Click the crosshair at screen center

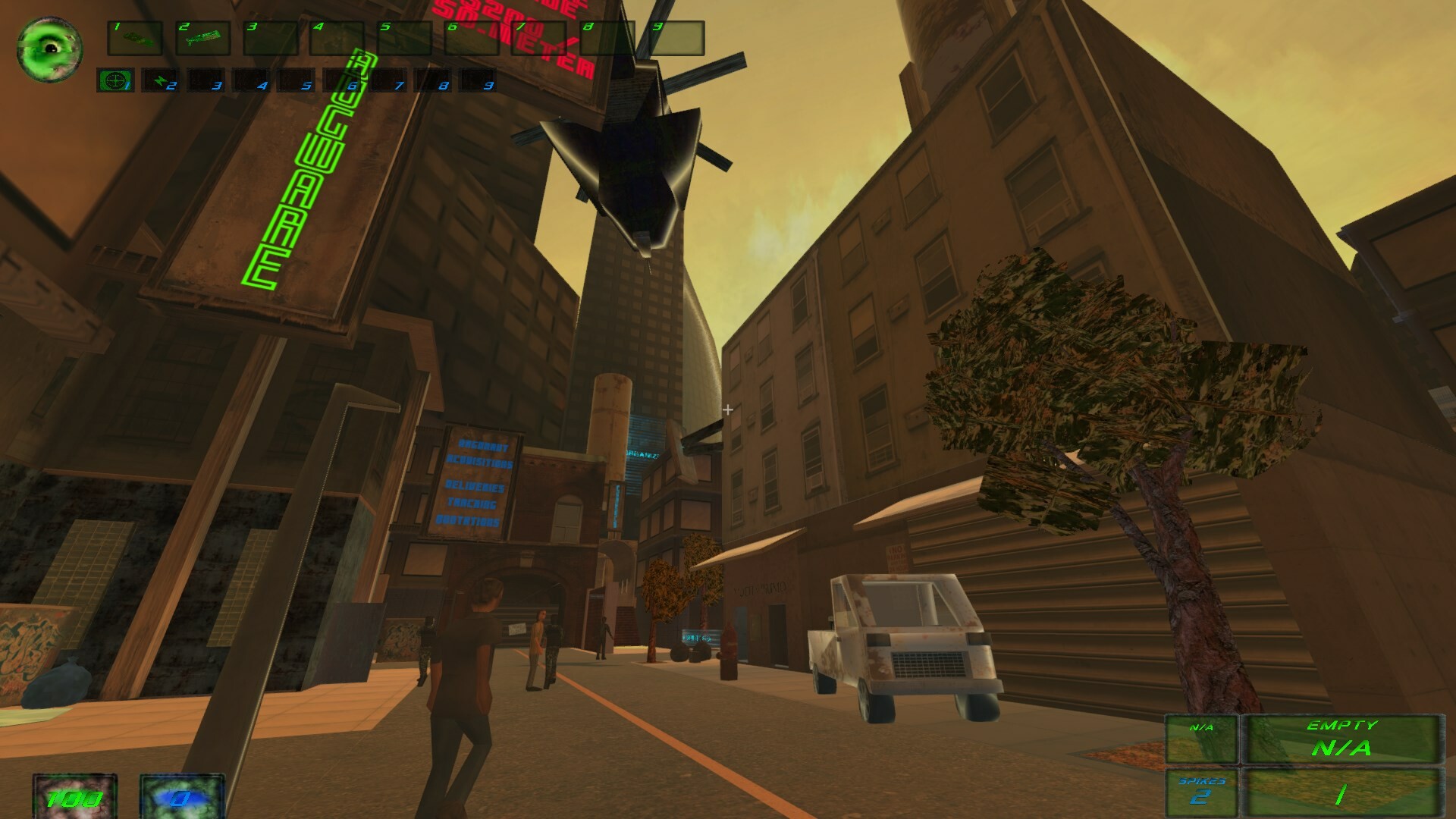click(x=726, y=409)
